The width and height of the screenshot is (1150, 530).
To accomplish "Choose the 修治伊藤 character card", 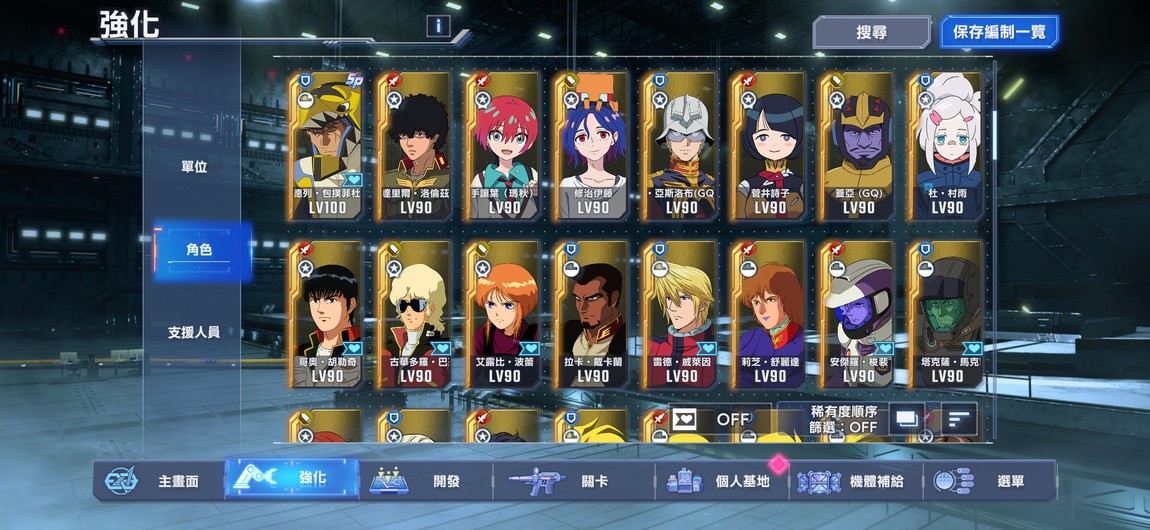I will coord(593,145).
